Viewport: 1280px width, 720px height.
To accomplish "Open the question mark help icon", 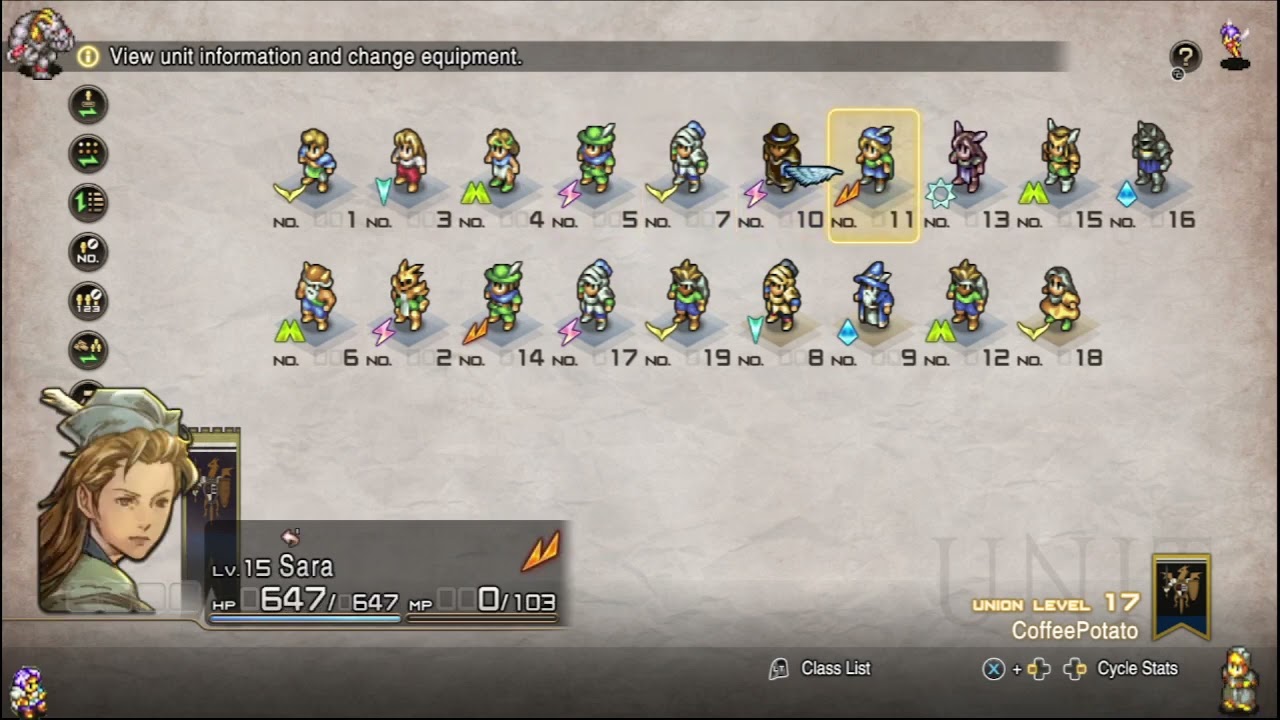I will (x=1185, y=56).
